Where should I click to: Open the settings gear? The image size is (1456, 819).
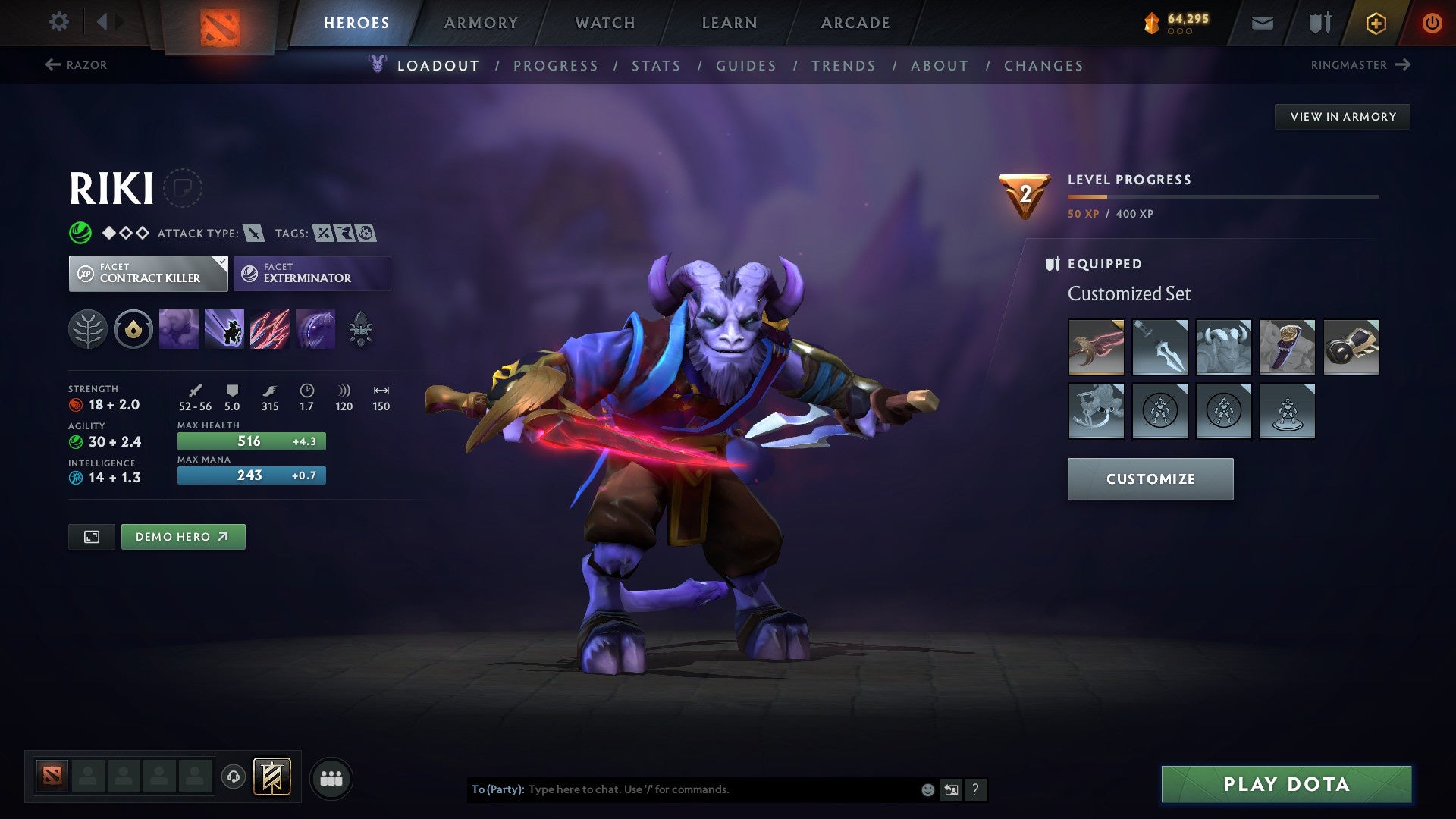(x=58, y=22)
